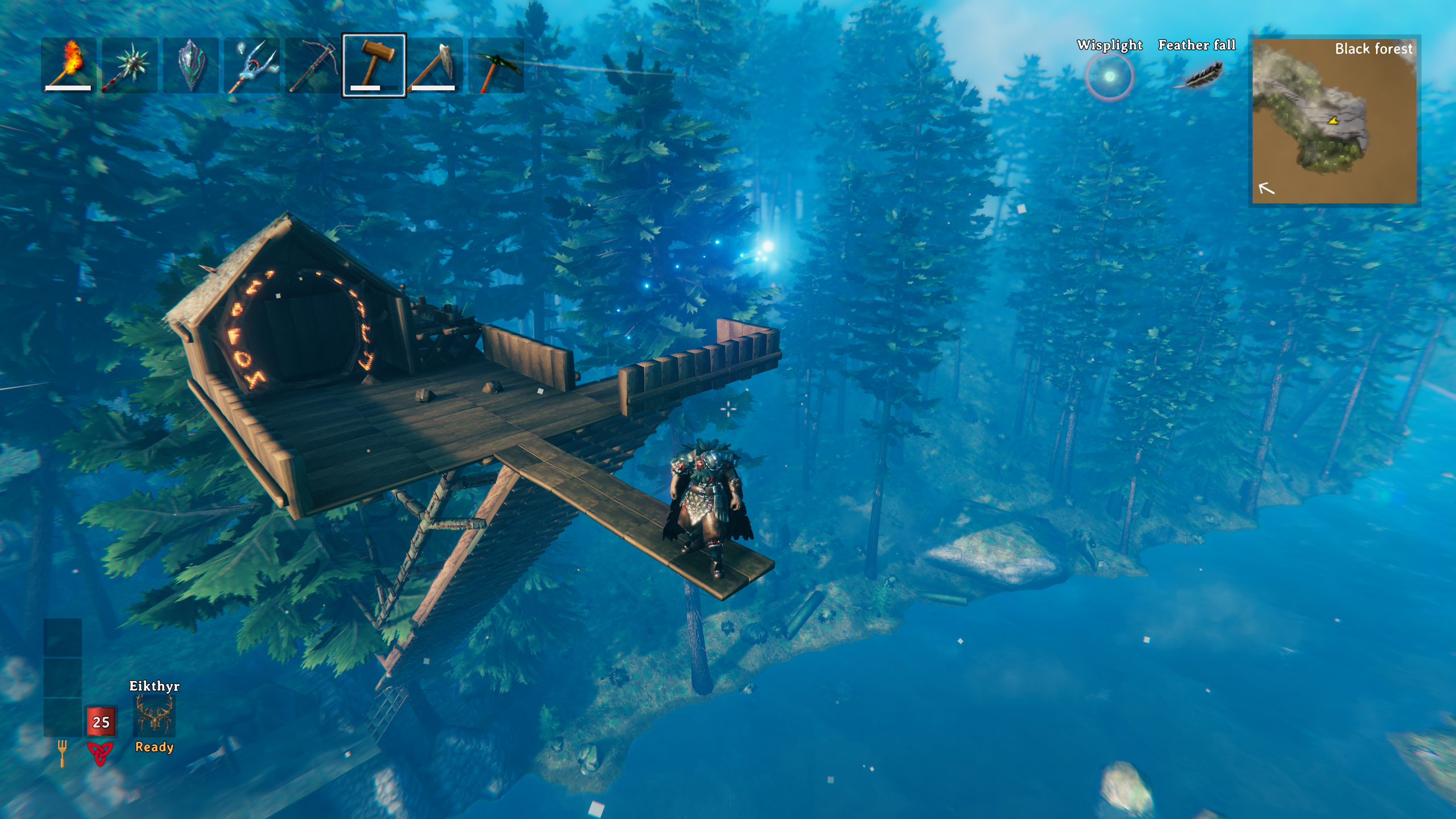Image resolution: width=1456 pixels, height=819 pixels.
Task: Activate the Eikthyr forsaken power icon
Action: pos(154,715)
